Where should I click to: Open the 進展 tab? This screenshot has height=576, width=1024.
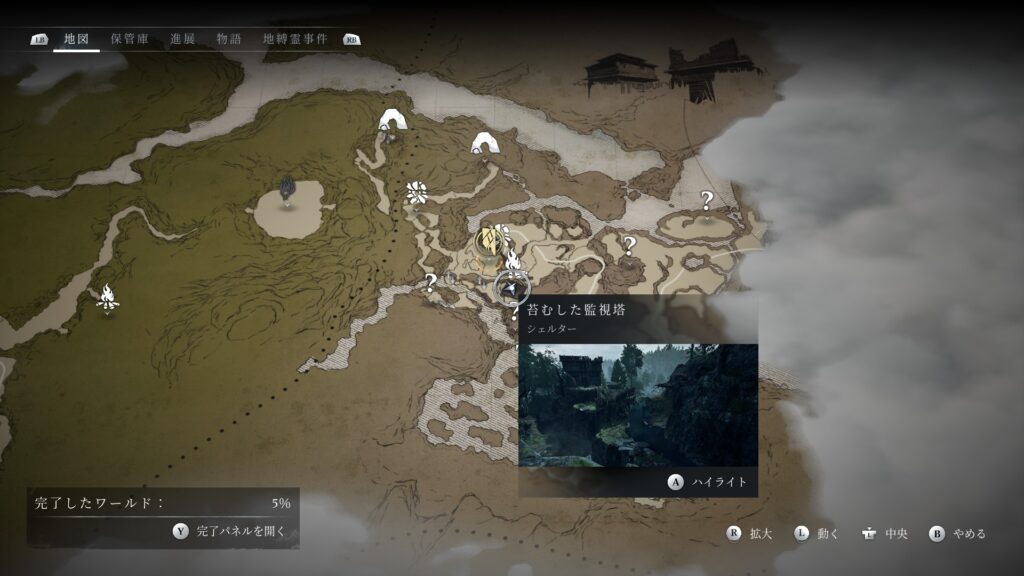coord(182,39)
